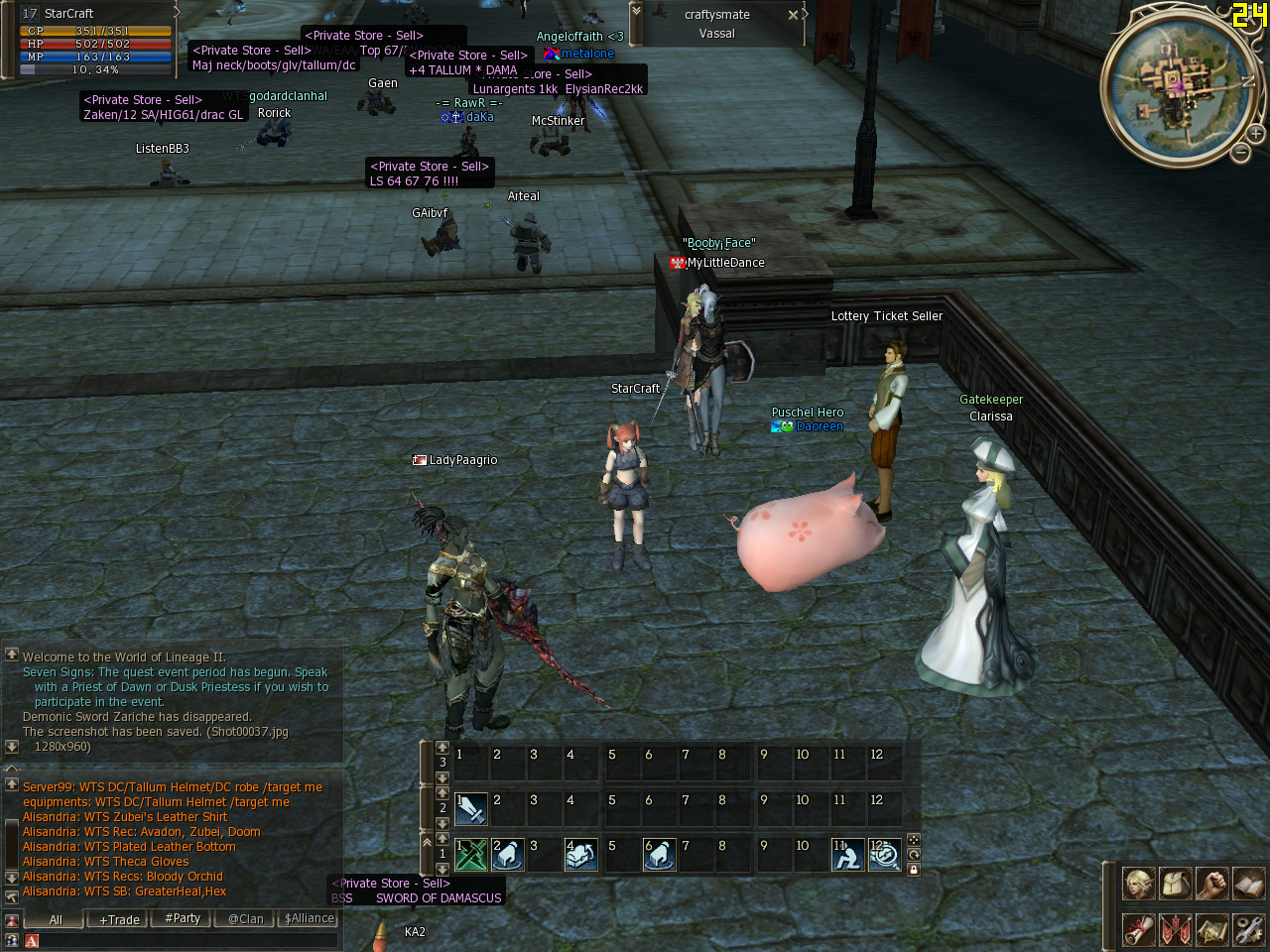Open the @Clan chat tab

click(245, 919)
